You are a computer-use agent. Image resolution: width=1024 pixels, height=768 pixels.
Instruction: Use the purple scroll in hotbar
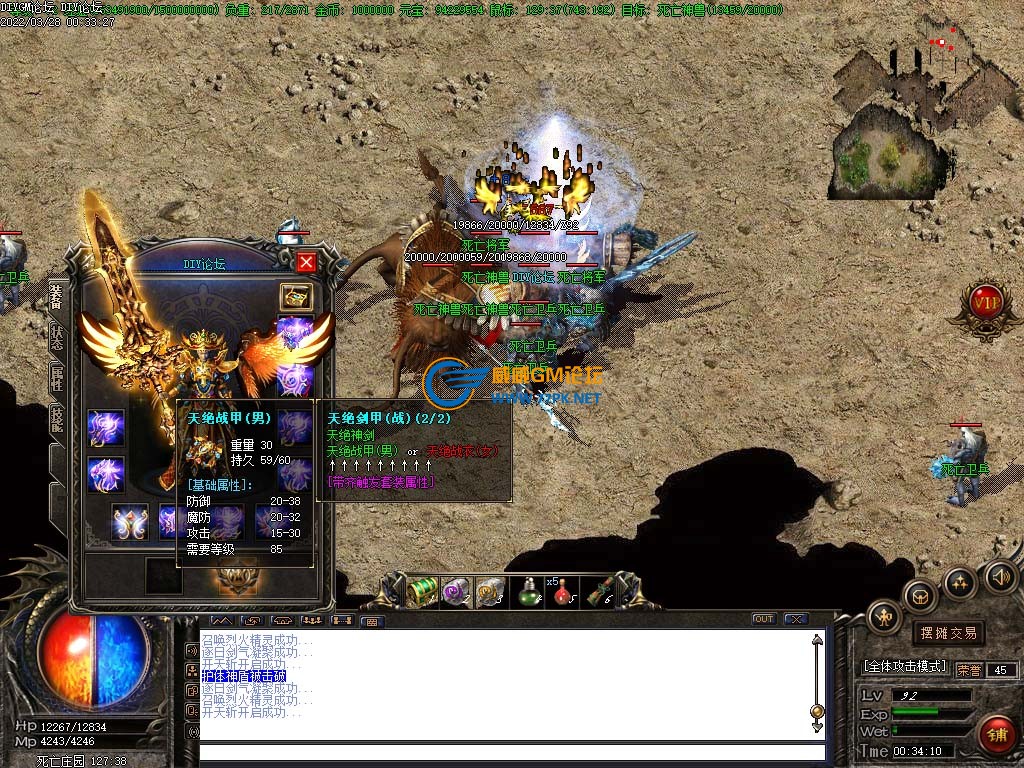456,592
